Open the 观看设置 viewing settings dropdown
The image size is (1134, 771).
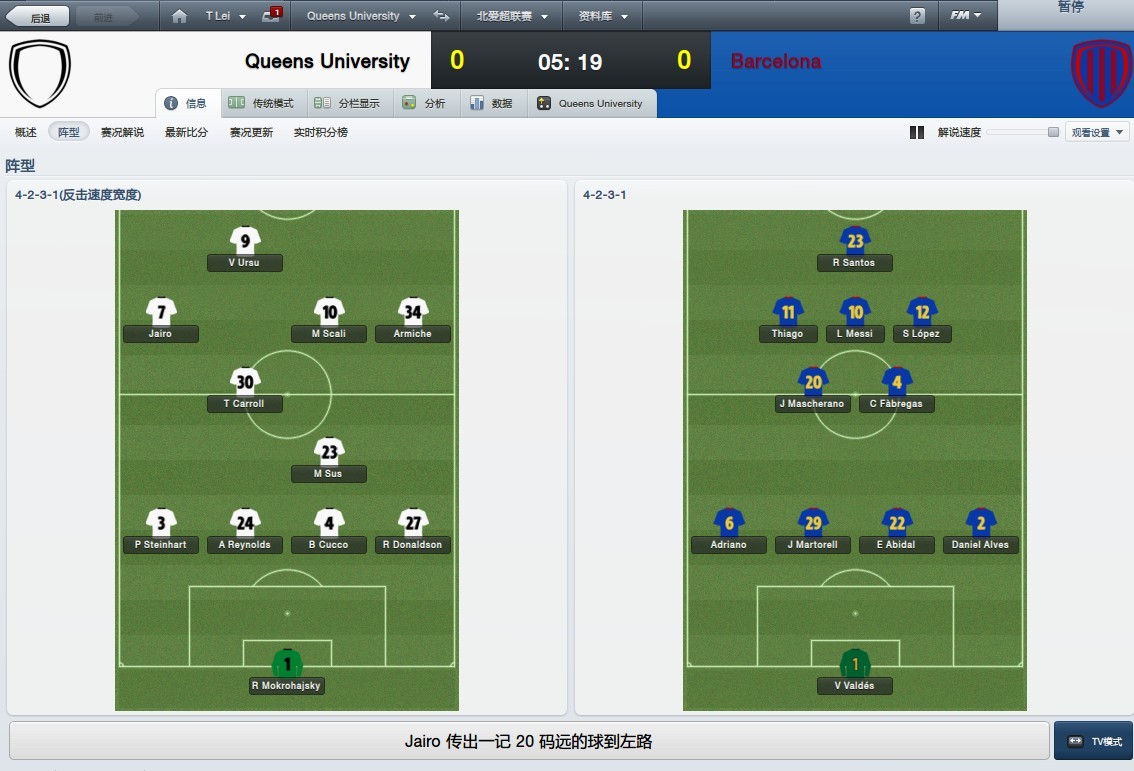click(x=1097, y=132)
